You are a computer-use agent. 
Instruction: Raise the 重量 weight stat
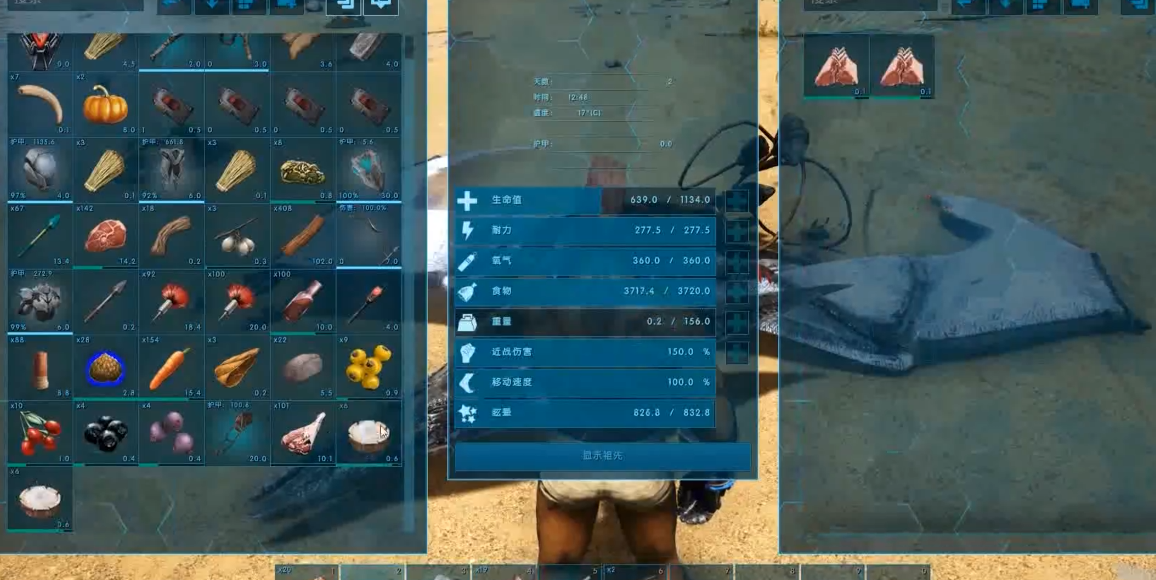point(737,322)
